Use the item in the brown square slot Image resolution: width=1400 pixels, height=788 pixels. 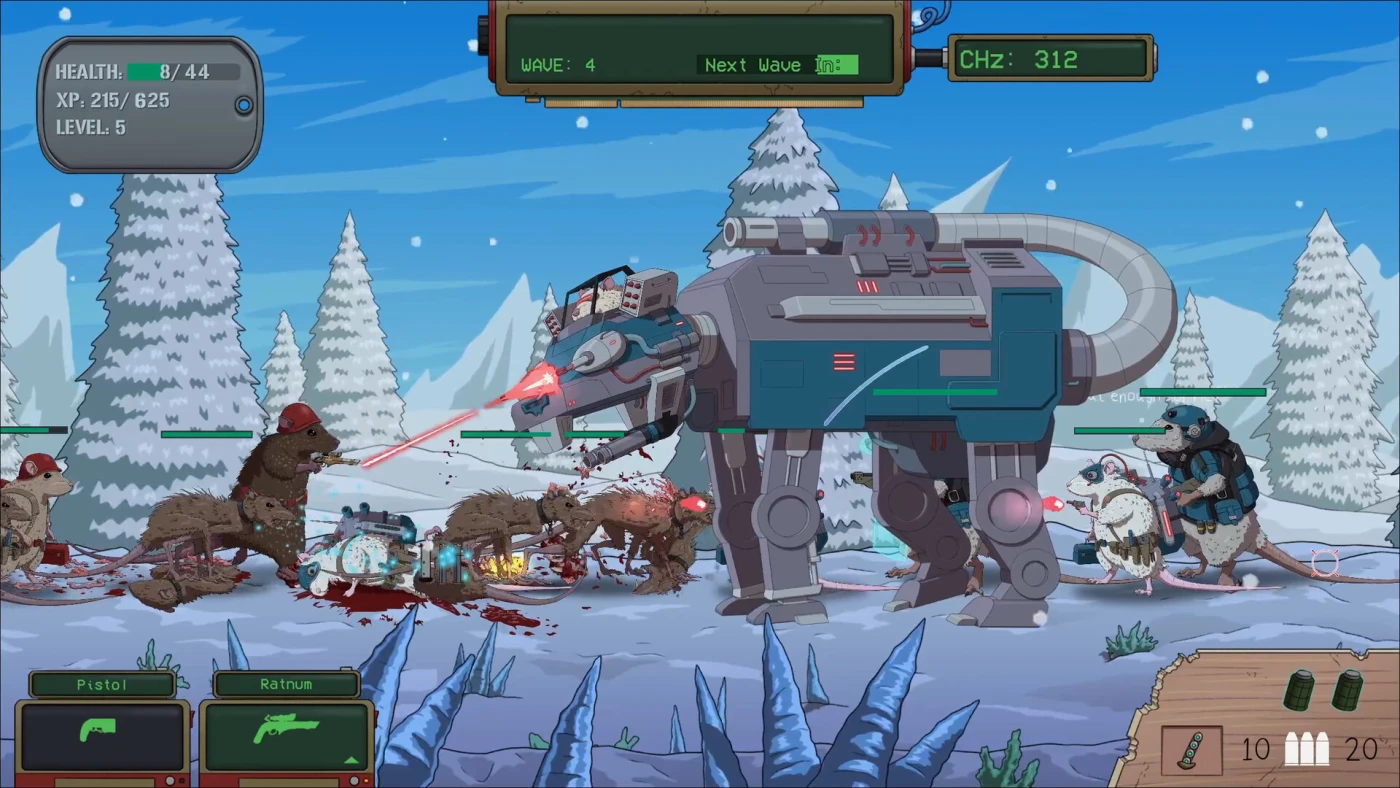point(1191,750)
